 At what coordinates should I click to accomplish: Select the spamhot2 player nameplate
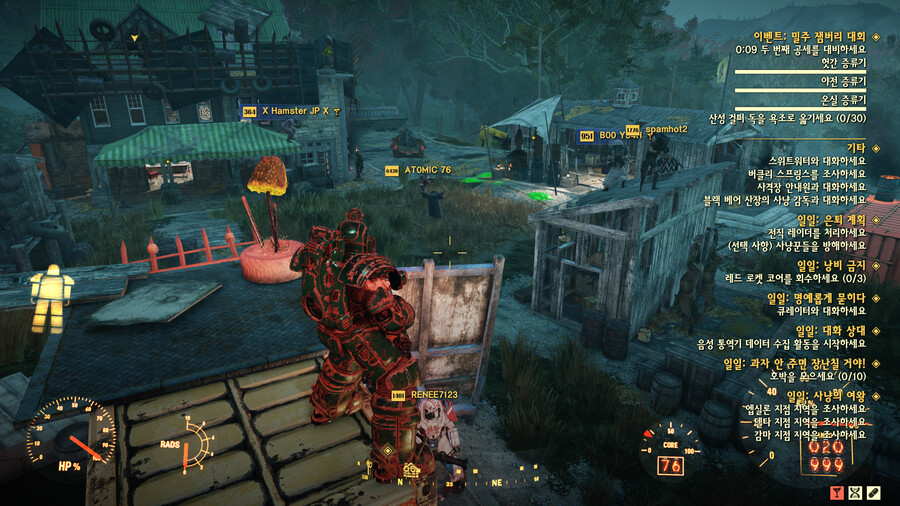(x=669, y=129)
